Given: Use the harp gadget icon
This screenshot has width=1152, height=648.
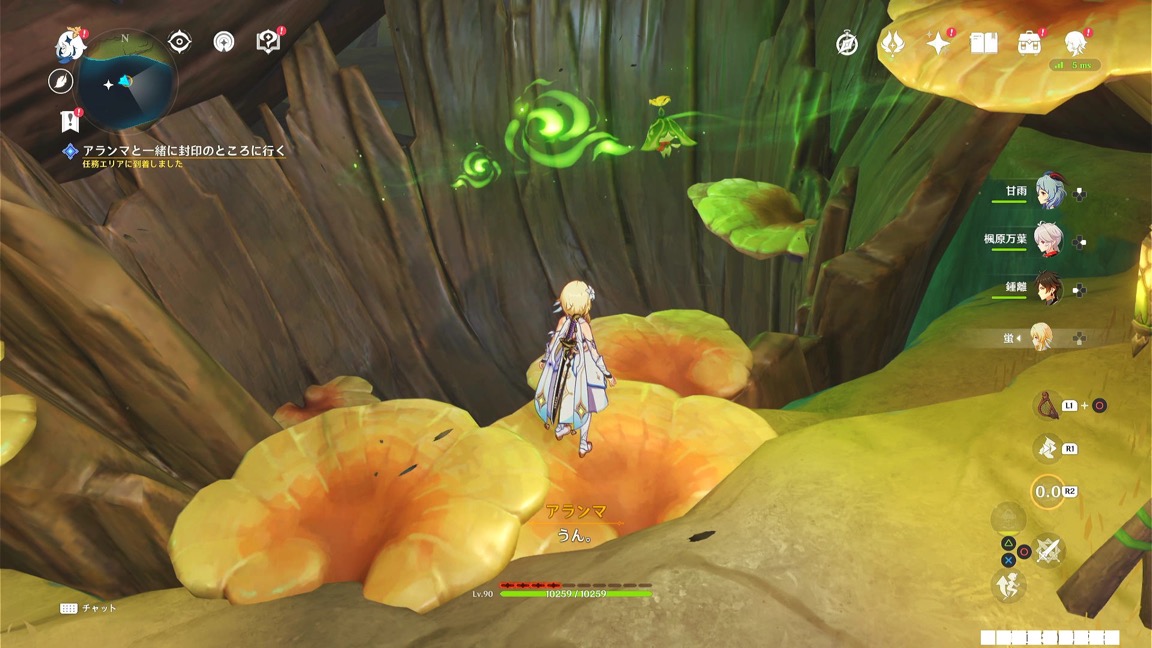Looking at the screenshot, I should tap(1045, 404).
